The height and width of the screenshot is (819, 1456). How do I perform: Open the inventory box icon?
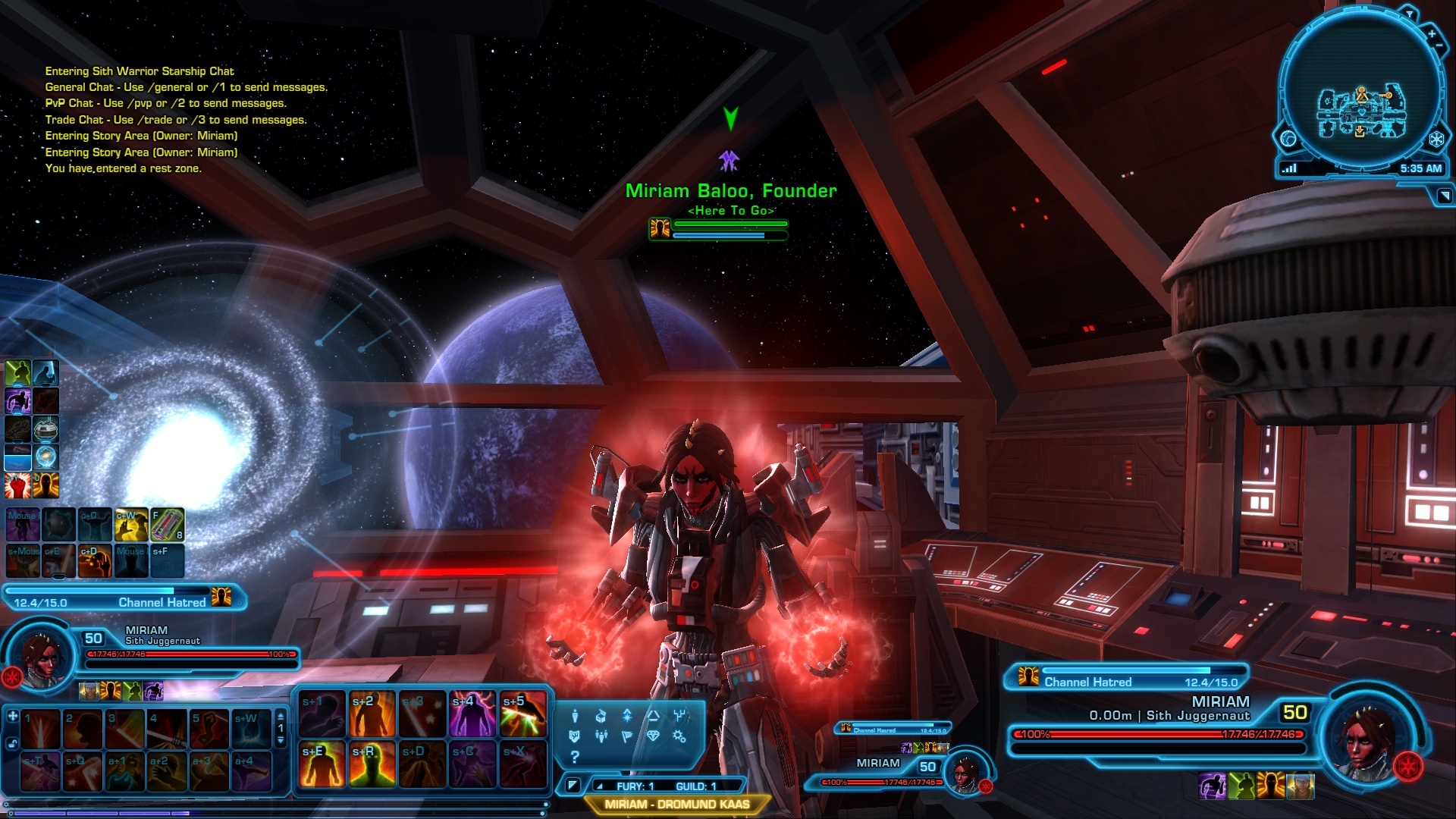pos(601,716)
